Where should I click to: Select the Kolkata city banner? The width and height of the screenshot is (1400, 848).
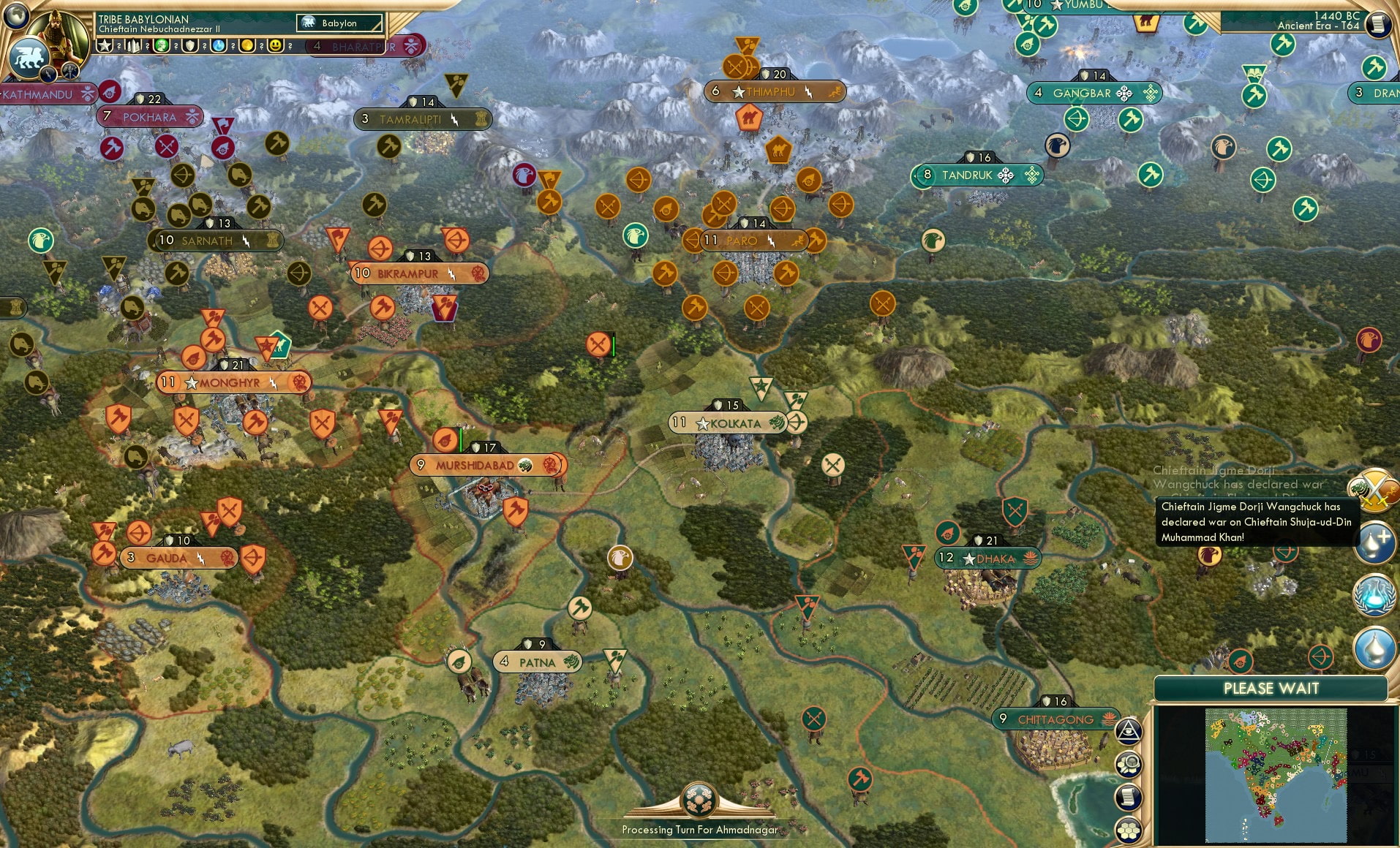[x=726, y=423]
